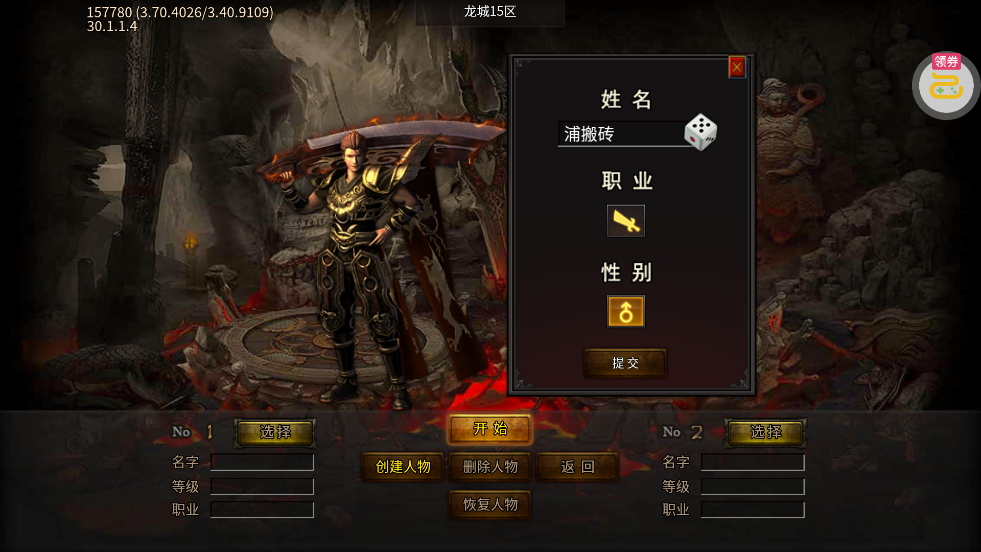Select character slot No 2 with 选择
The width and height of the screenshot is (981, 552).
point(765,432)
